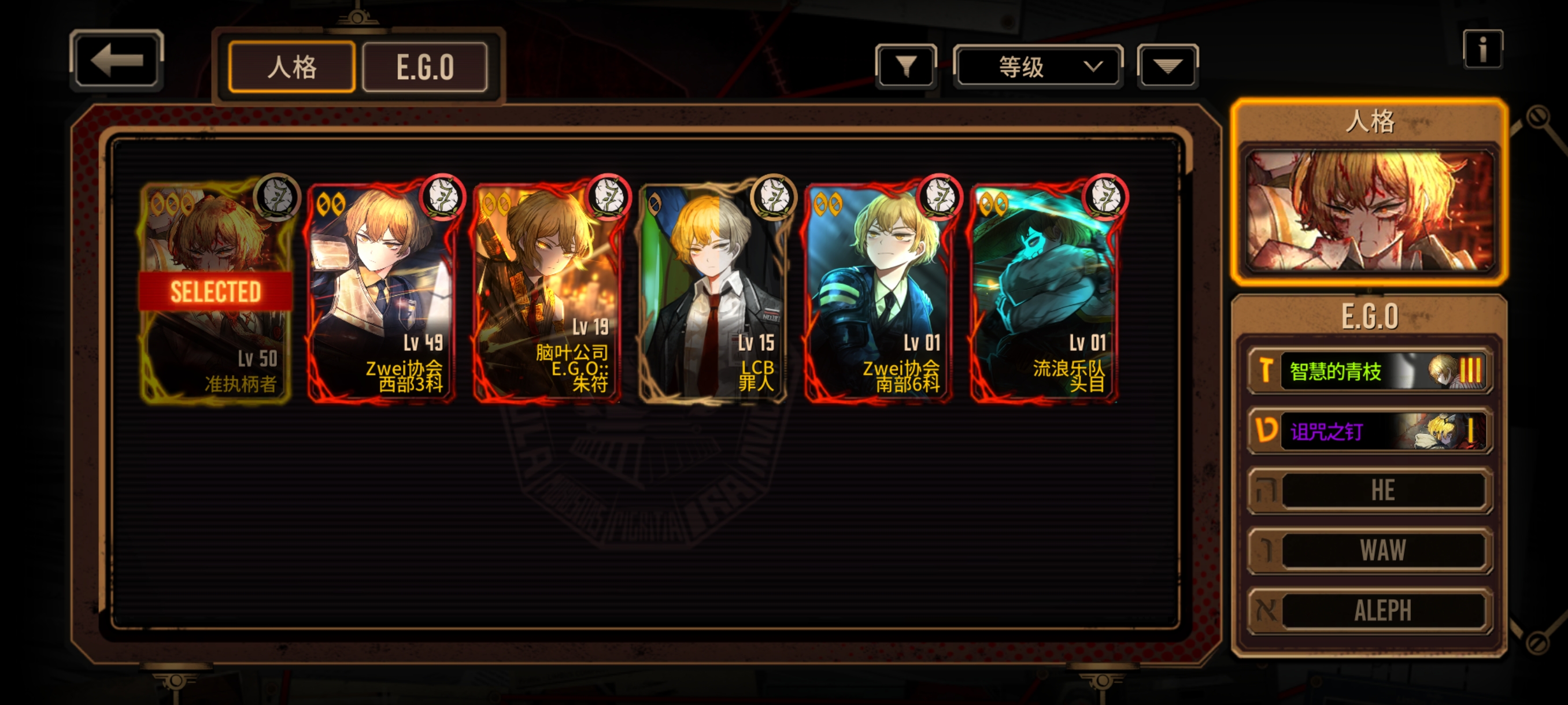Open the 智慧的青枝 E.G.O slot
Image resolution: width=1568 pixels, height=705 pixels.
(1370, 370)
